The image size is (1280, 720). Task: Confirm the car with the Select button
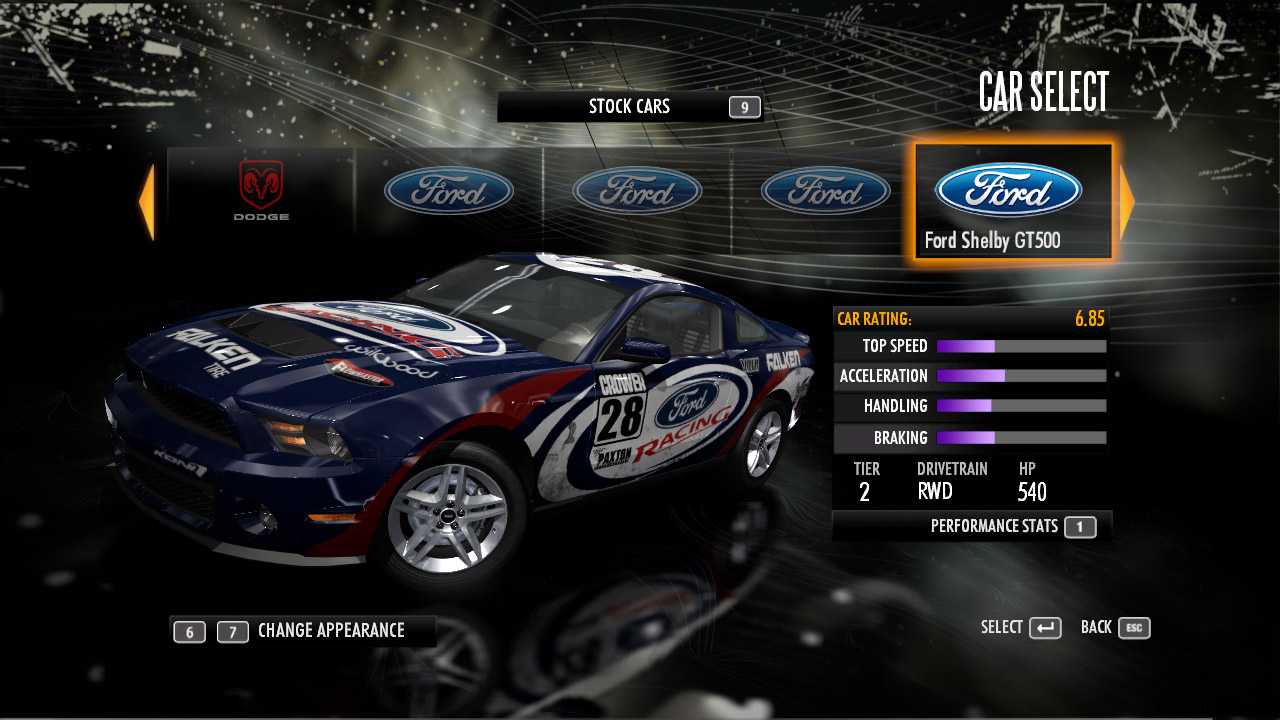pos(1020,628)
